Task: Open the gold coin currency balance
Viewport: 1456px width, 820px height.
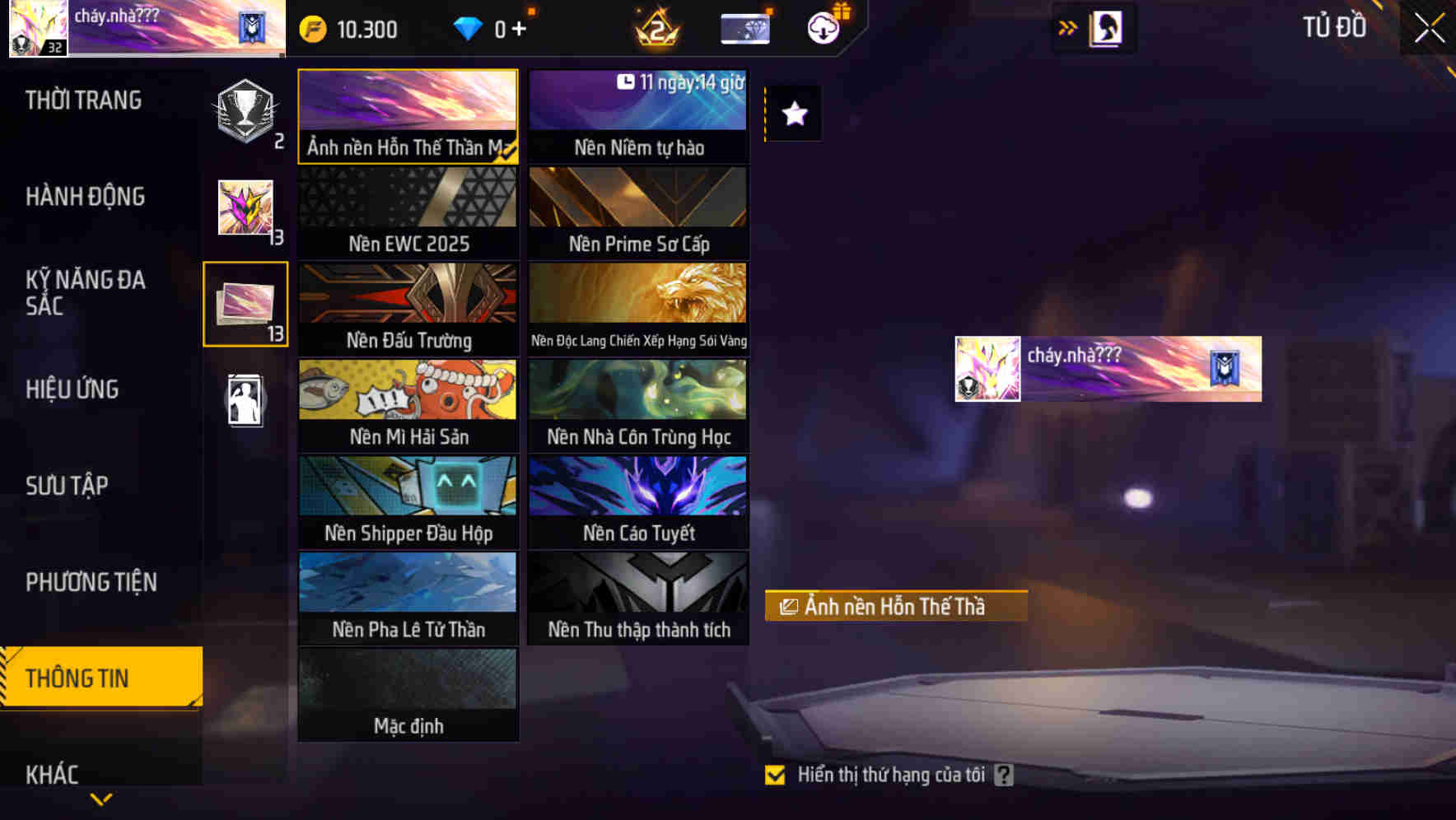Action: point(346,28)
